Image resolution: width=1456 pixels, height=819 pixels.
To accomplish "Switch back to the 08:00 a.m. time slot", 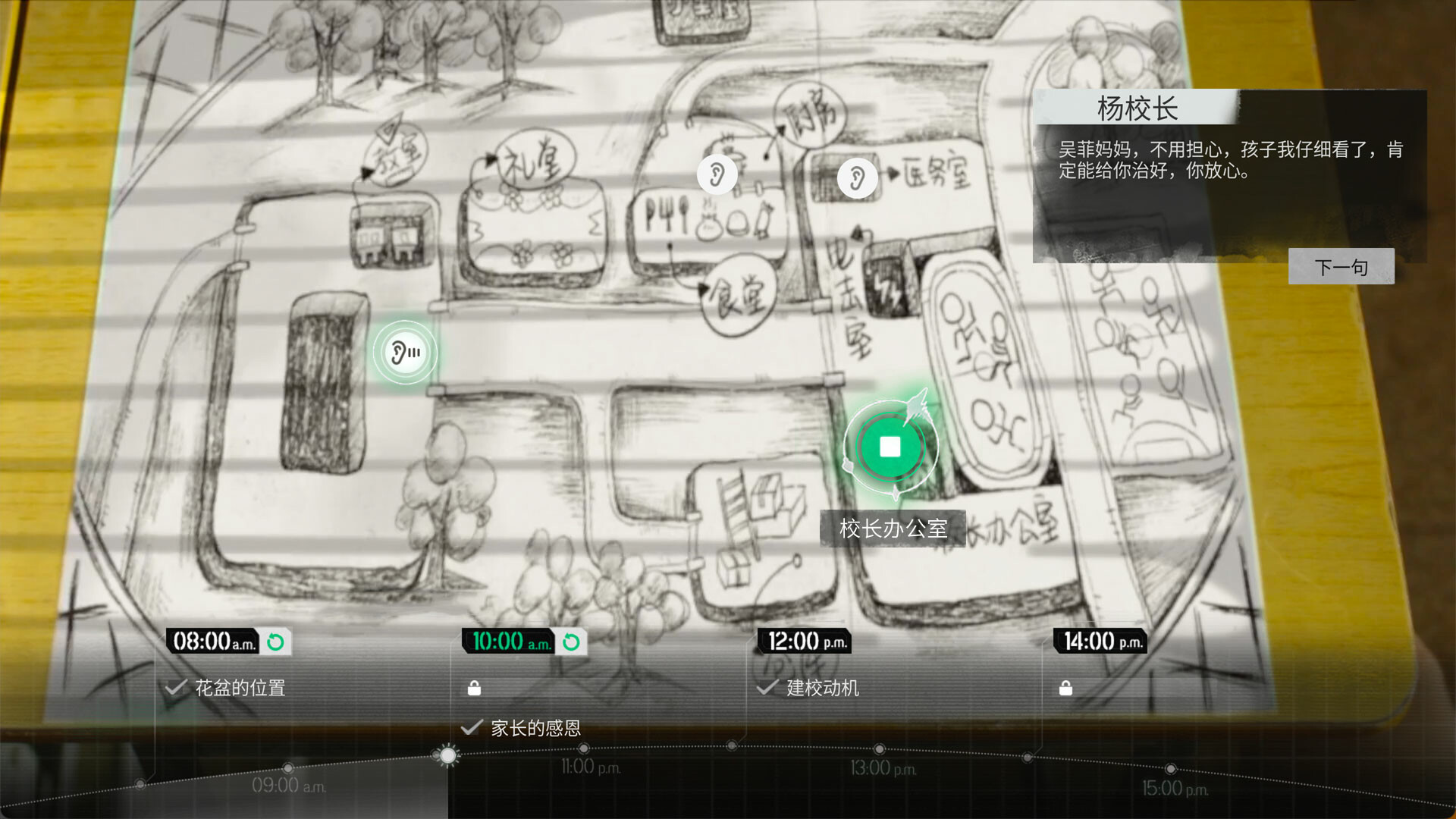I will pyautogui.click(x=209, y=641).
